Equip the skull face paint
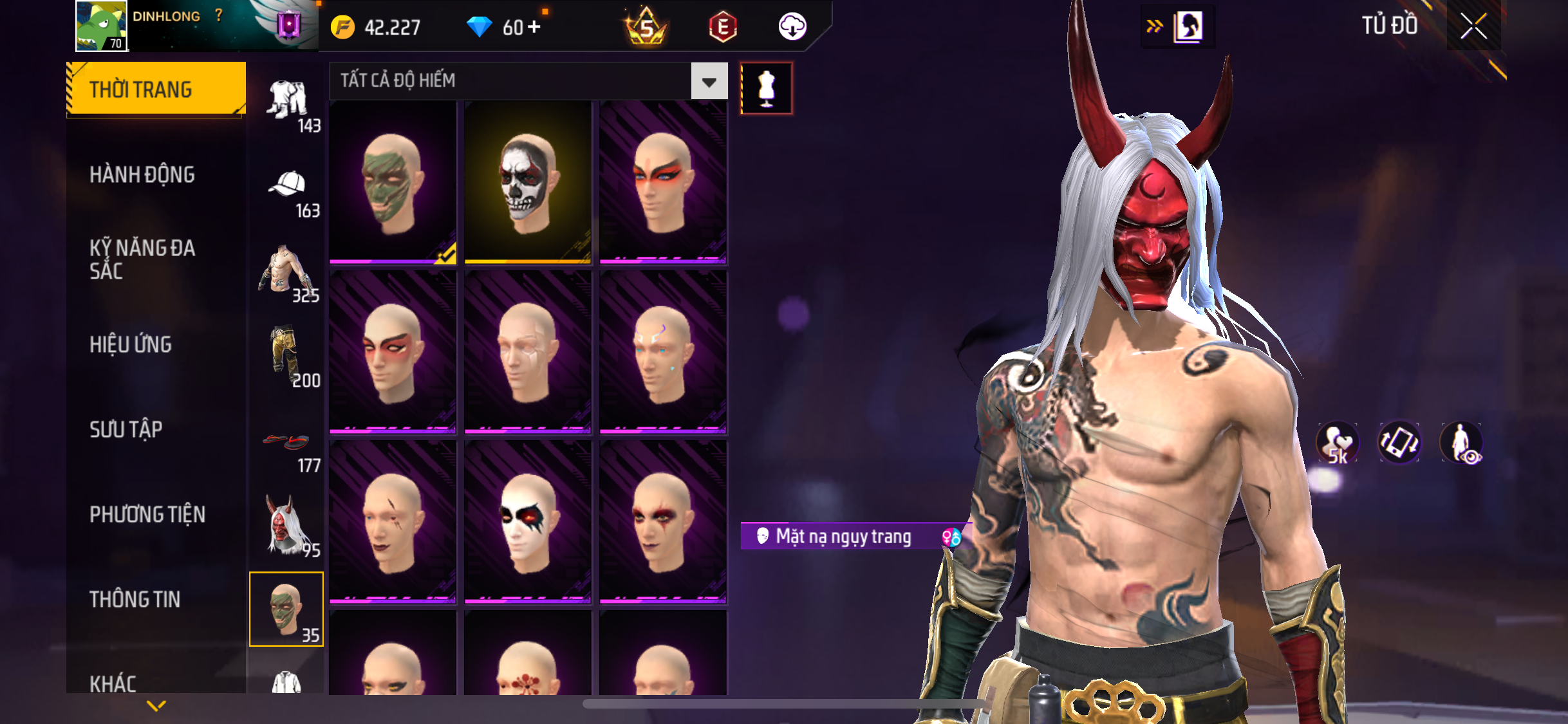The image size is (1568, 724). coord(528,182)
